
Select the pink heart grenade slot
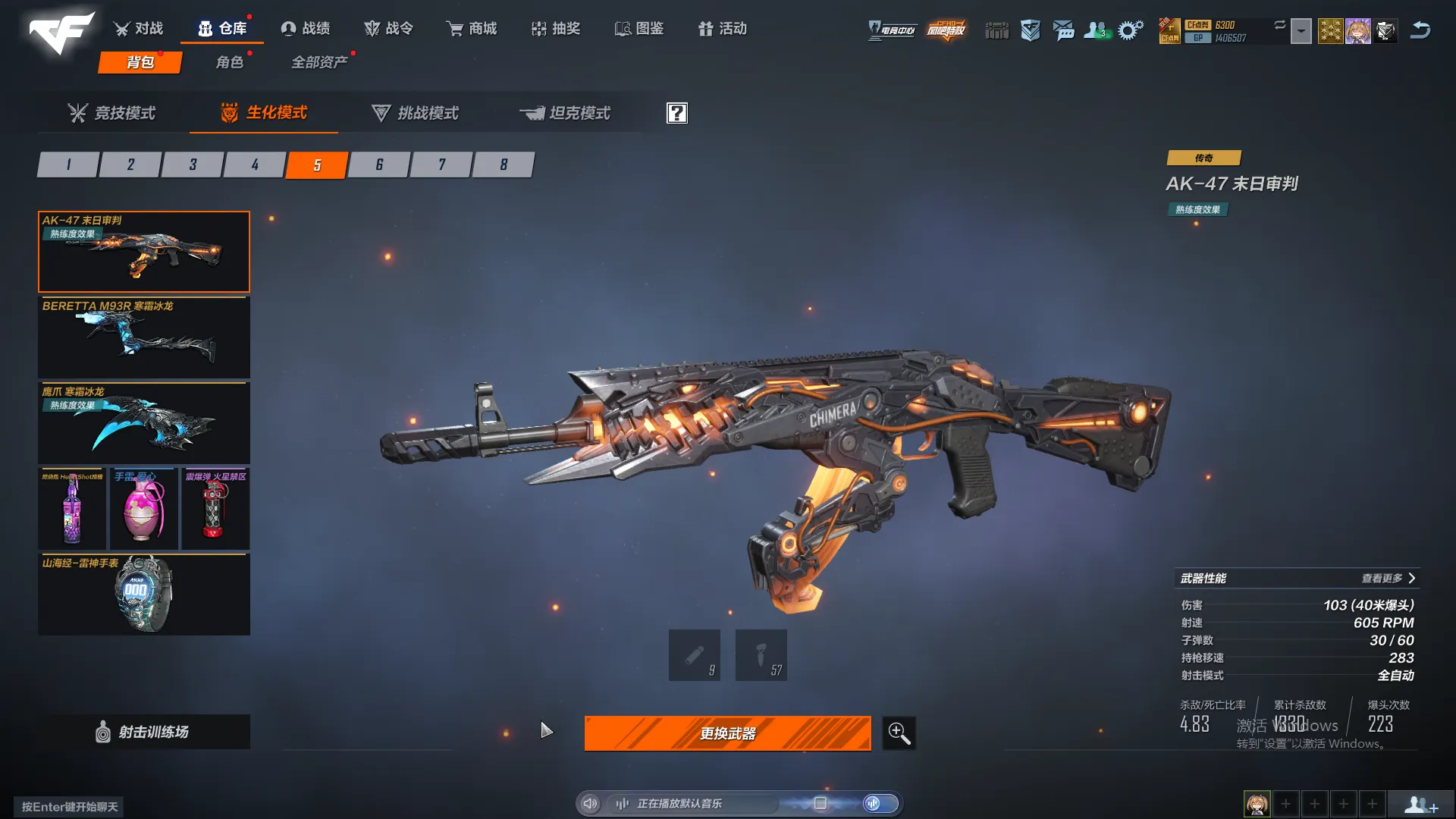click(144, 509)
